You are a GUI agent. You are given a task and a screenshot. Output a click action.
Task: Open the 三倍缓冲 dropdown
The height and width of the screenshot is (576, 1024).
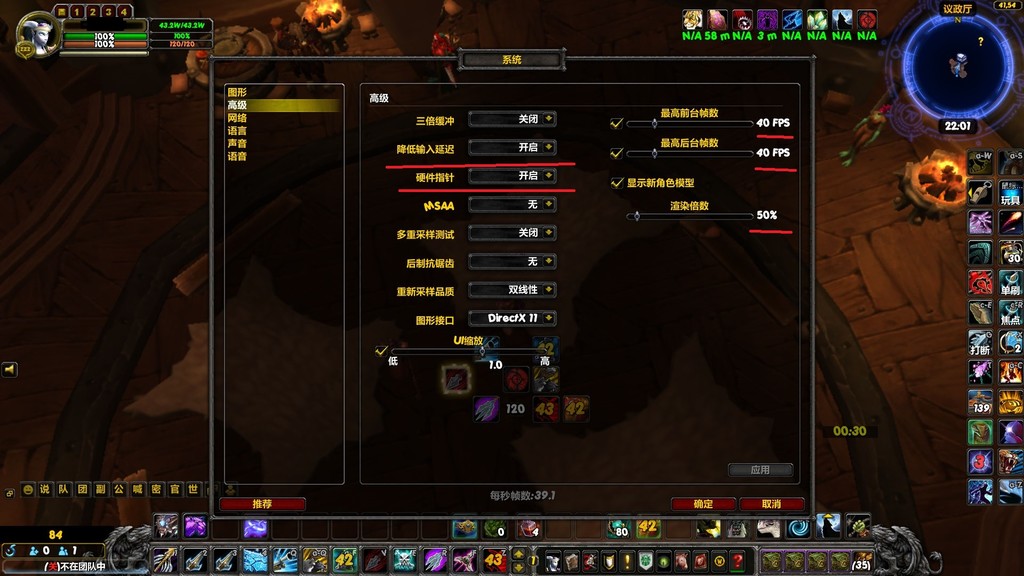(512, 119)
